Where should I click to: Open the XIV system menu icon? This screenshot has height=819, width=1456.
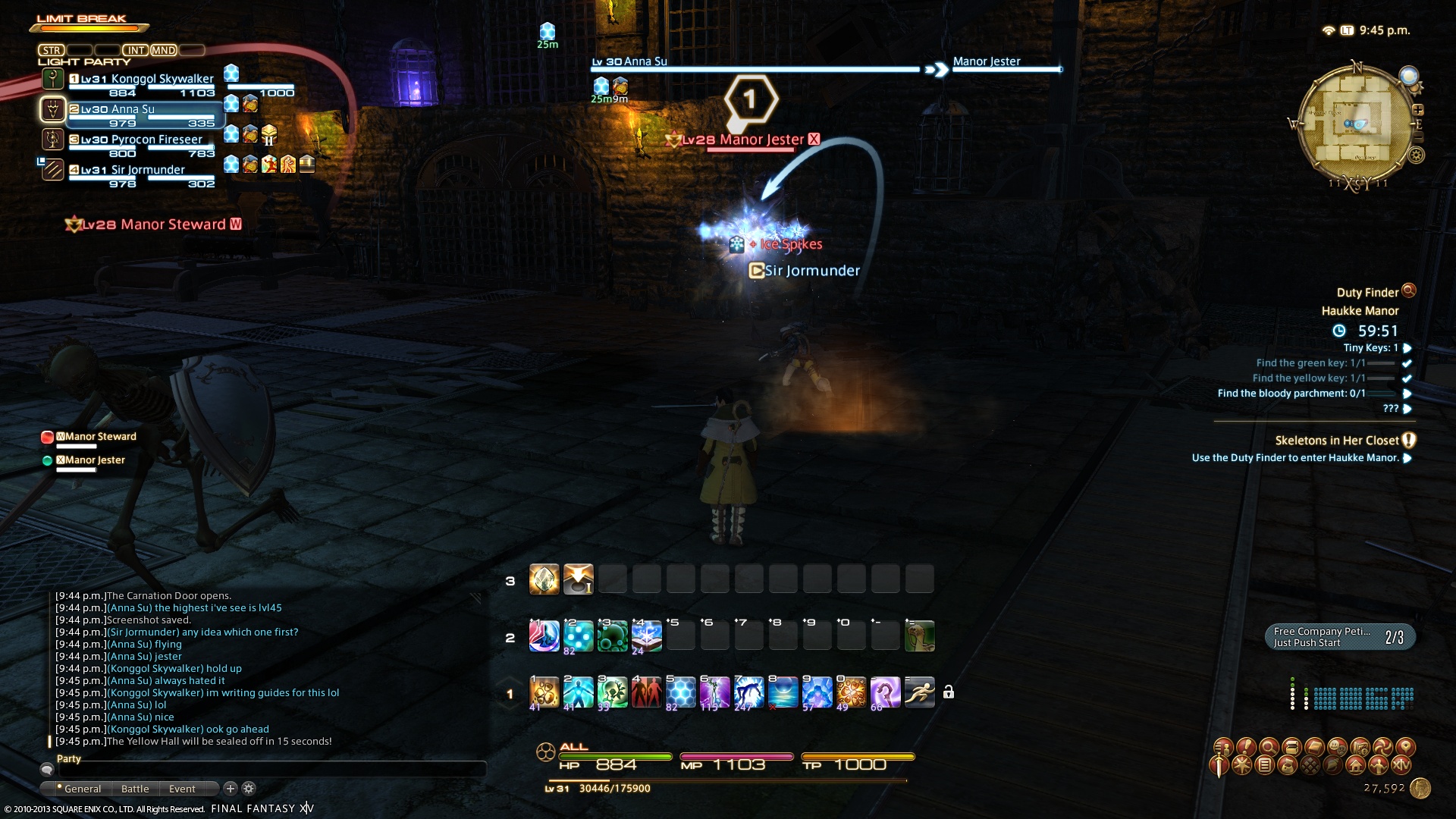[x=1401, y=765]
